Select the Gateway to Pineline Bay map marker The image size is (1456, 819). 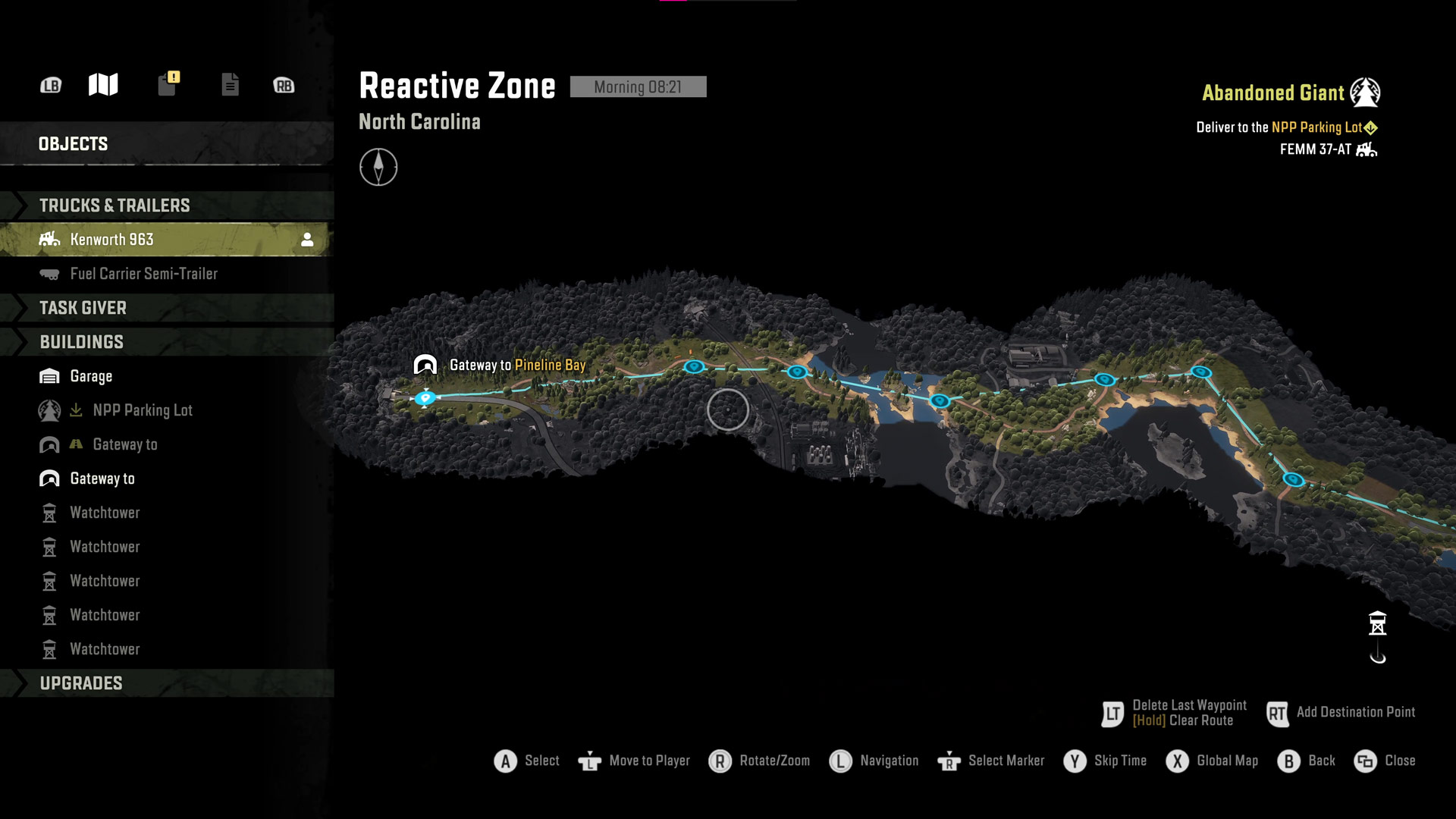click(x=425, y=366)
